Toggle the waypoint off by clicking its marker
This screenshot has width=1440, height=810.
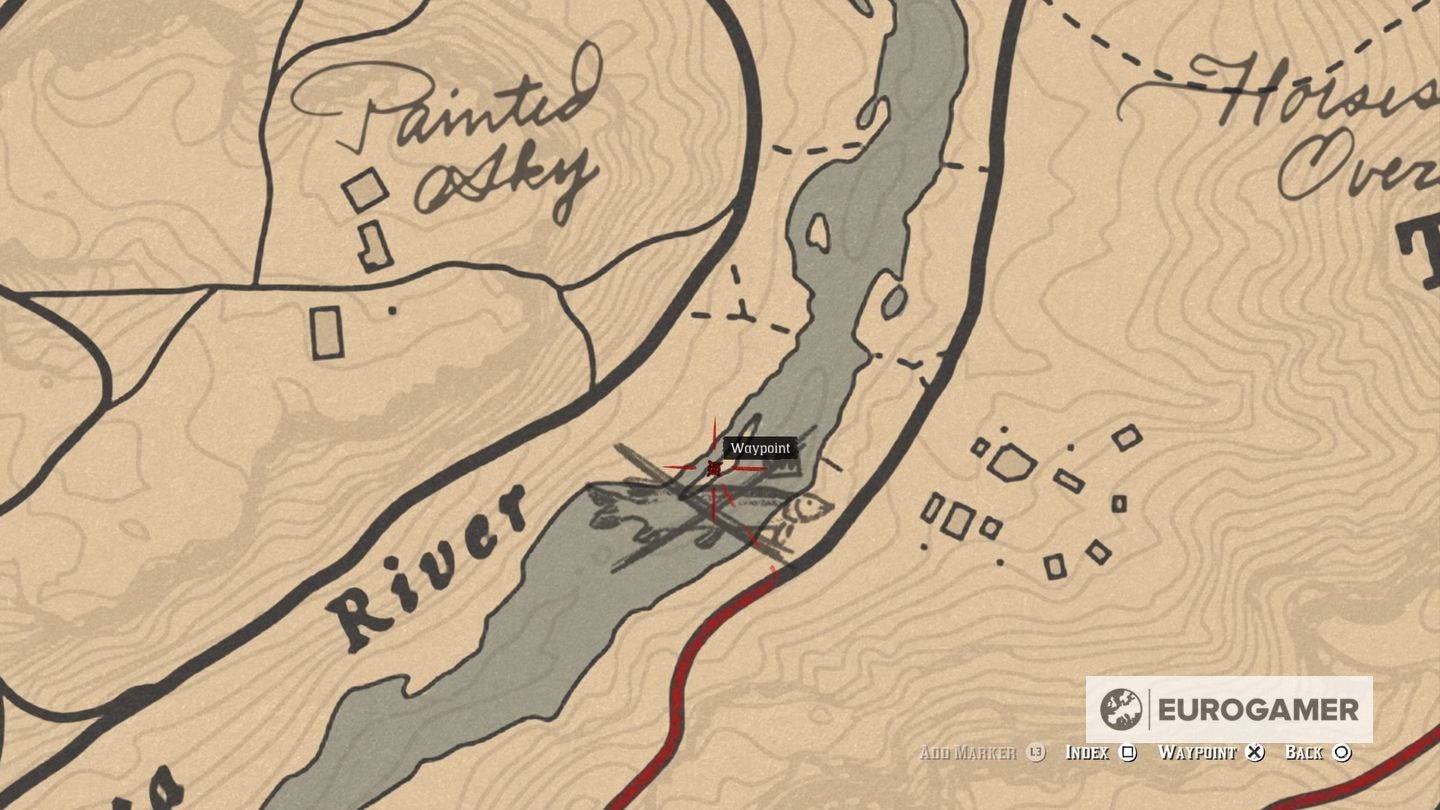click(x=712, y=466)
